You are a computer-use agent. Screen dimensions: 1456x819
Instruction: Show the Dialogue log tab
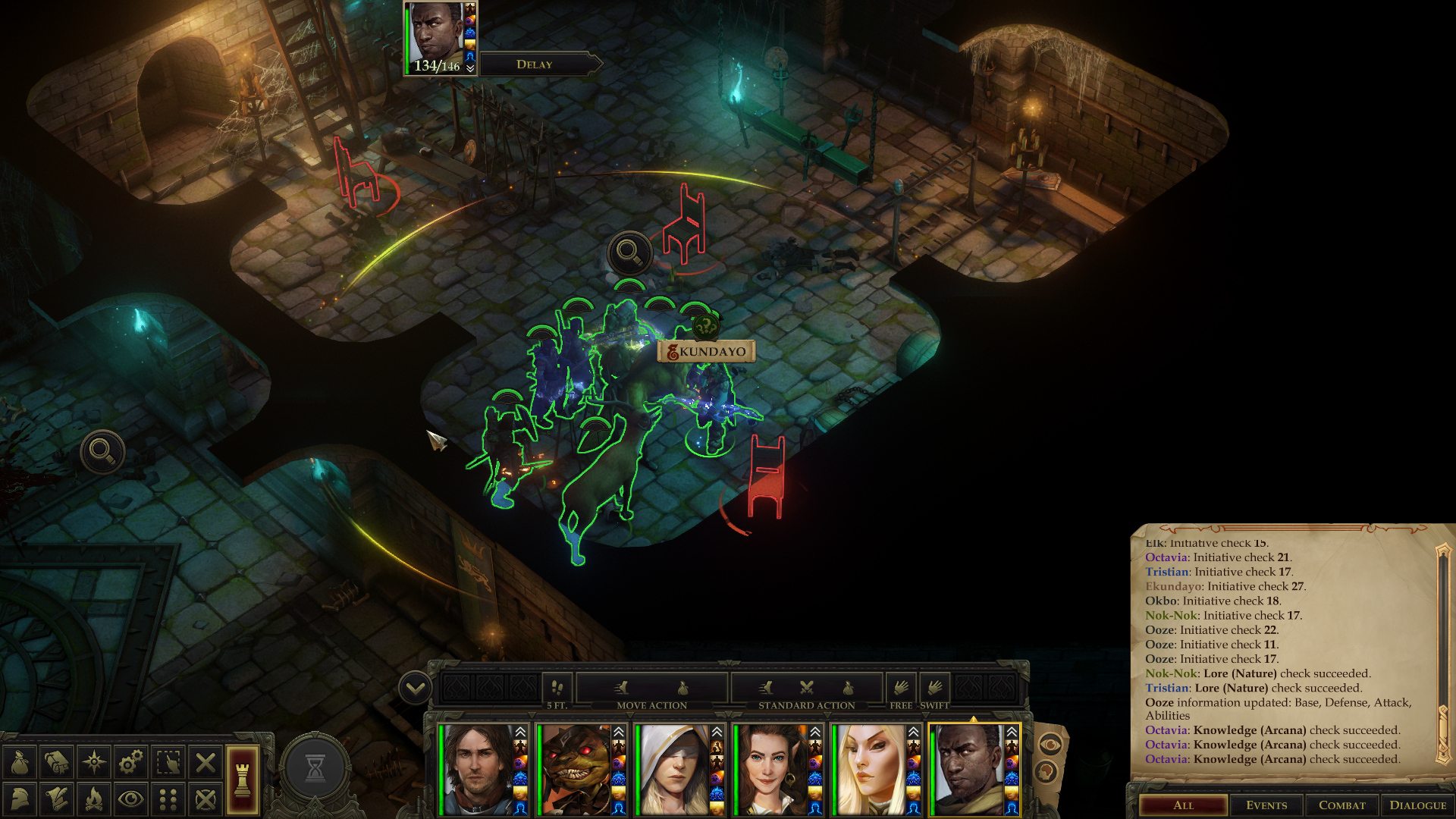[1417, 805]
